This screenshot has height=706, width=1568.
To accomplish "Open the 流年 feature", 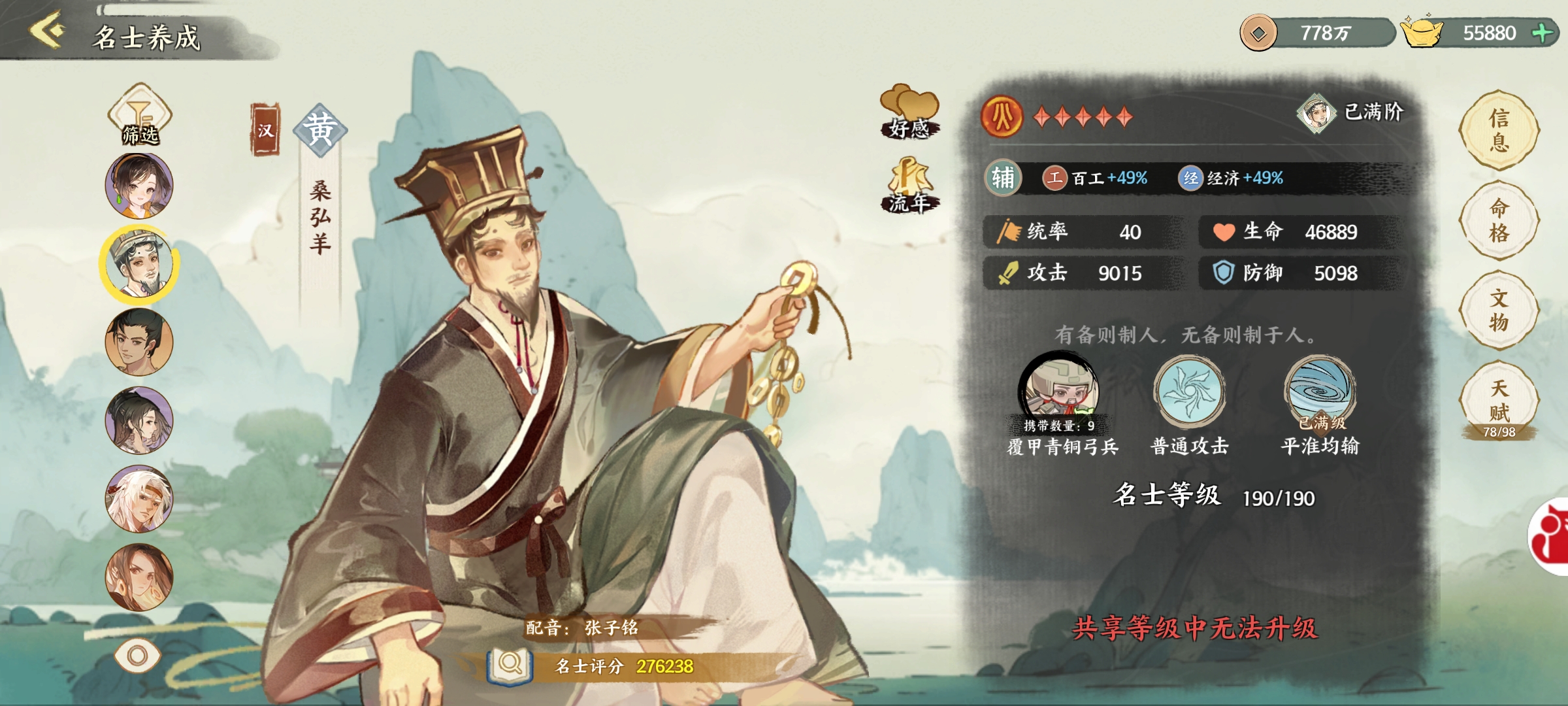I will [909, 186].
